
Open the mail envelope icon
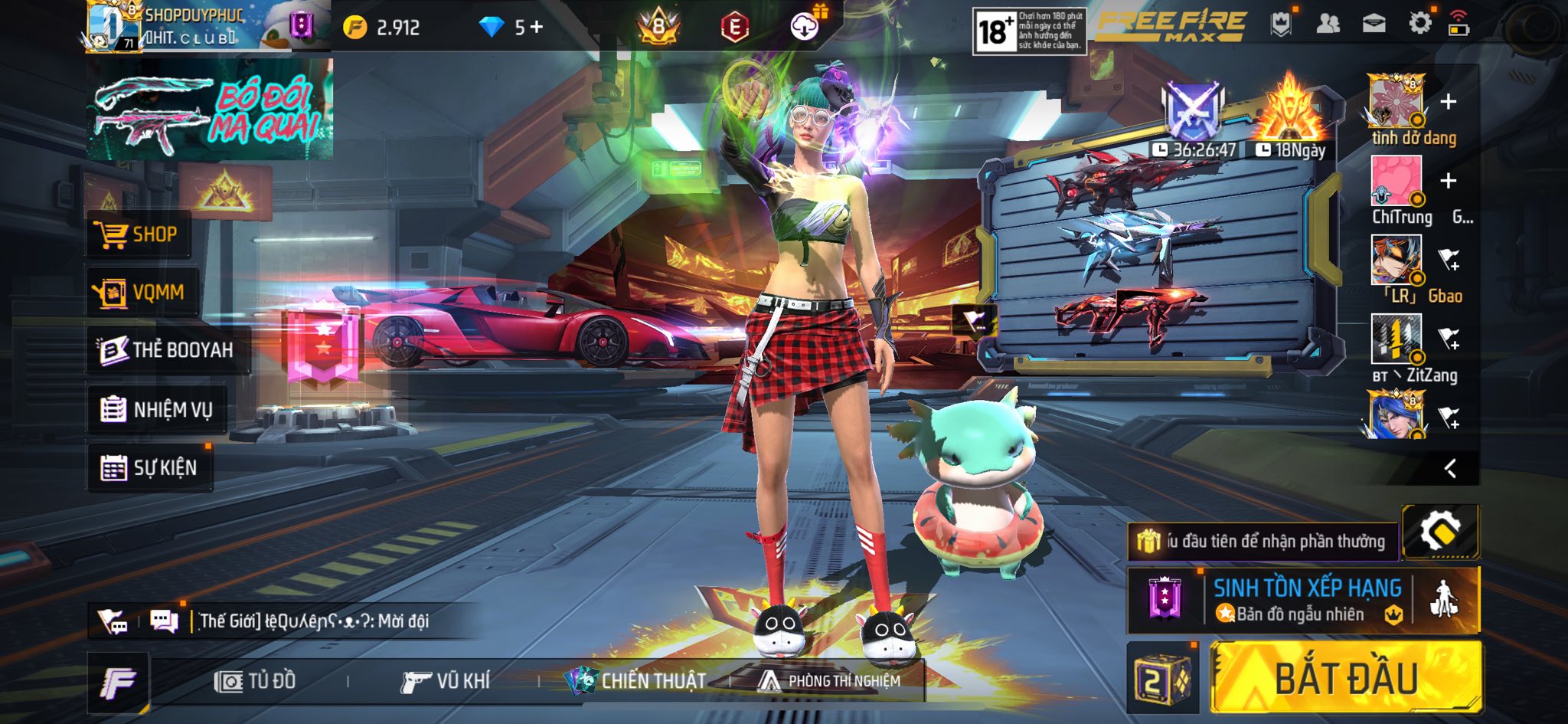[x=1374, y=24]
